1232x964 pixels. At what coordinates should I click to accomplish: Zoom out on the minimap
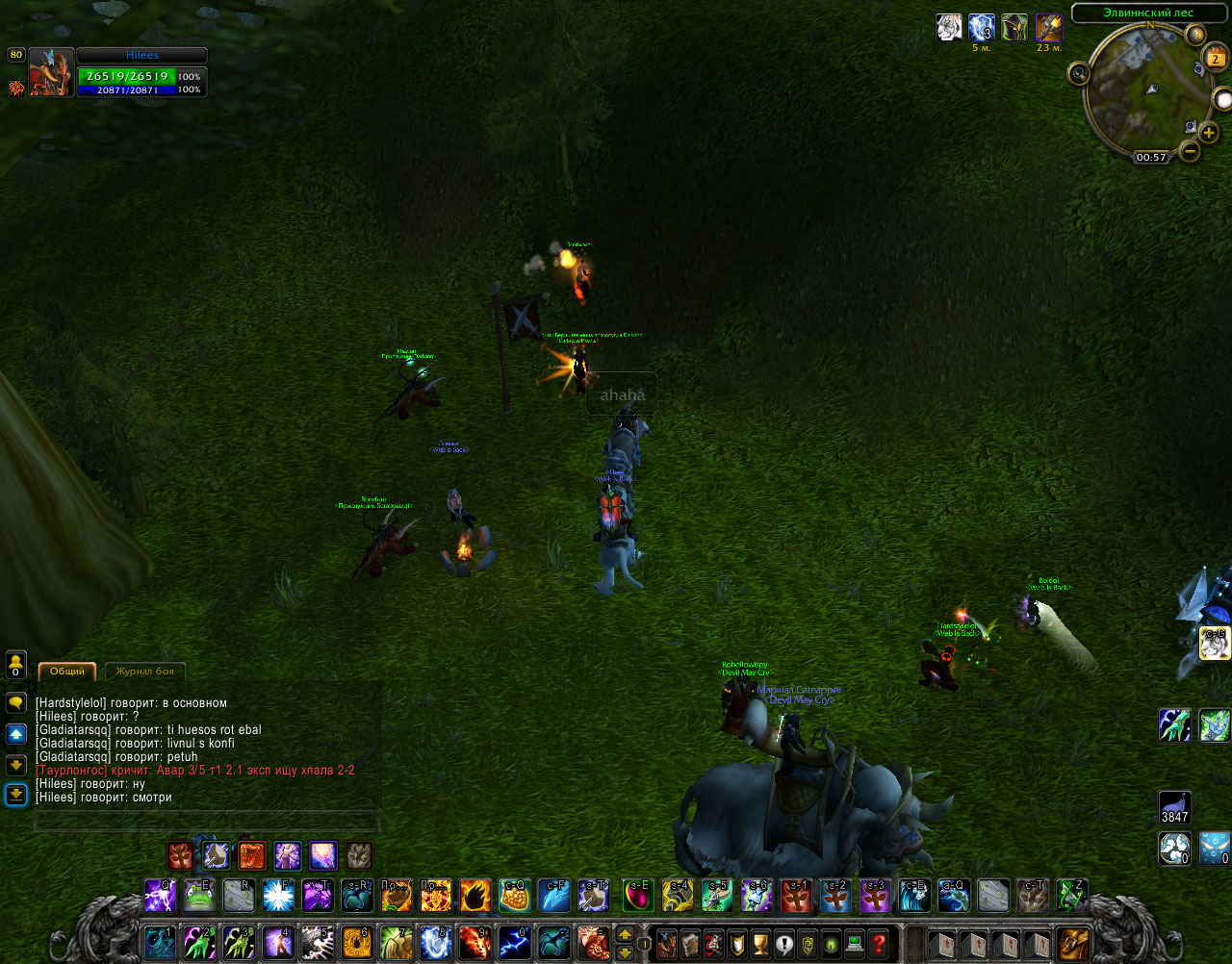[1191, 151]
